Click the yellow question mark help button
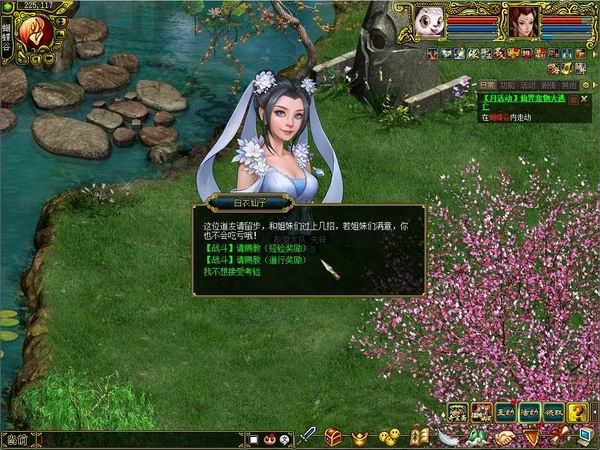This screenshot has height=450, width=600. [x=577, y=411]
